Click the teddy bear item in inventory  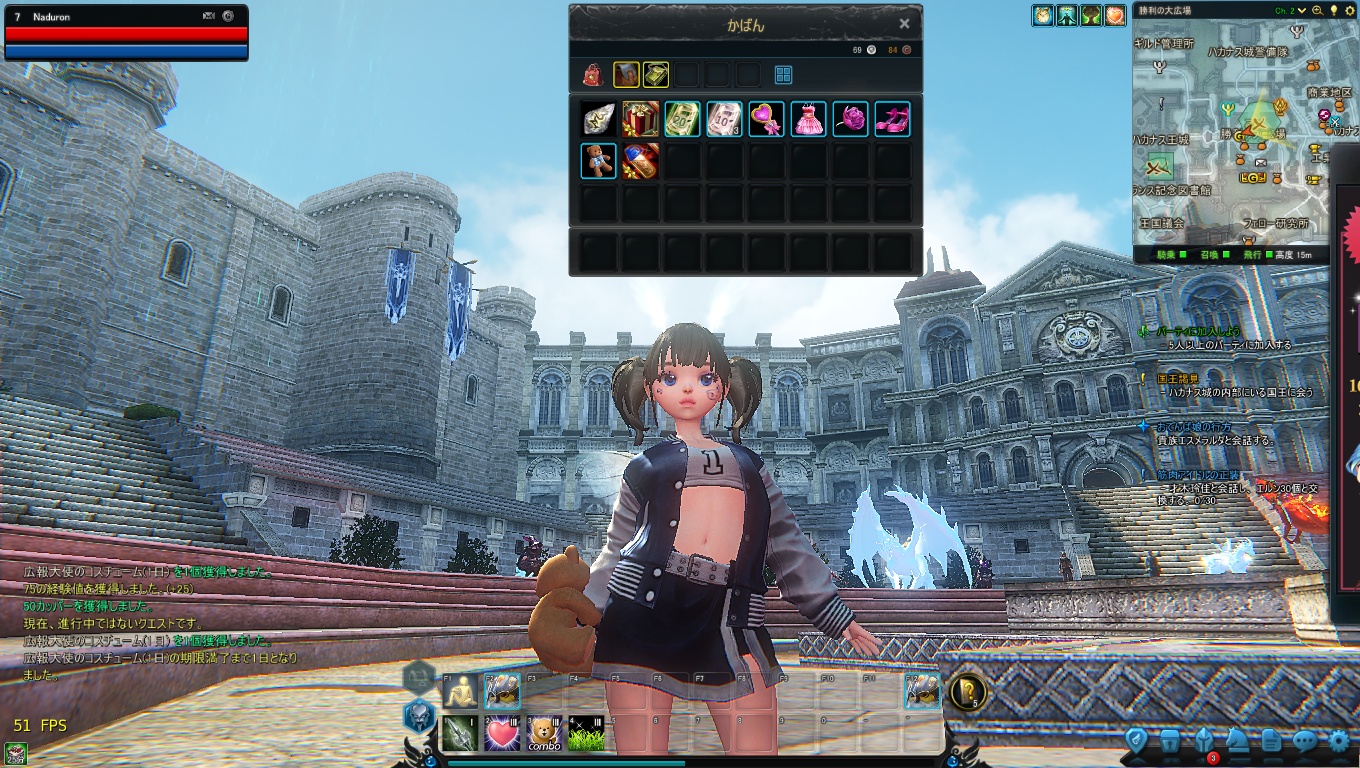pos(598,161)
